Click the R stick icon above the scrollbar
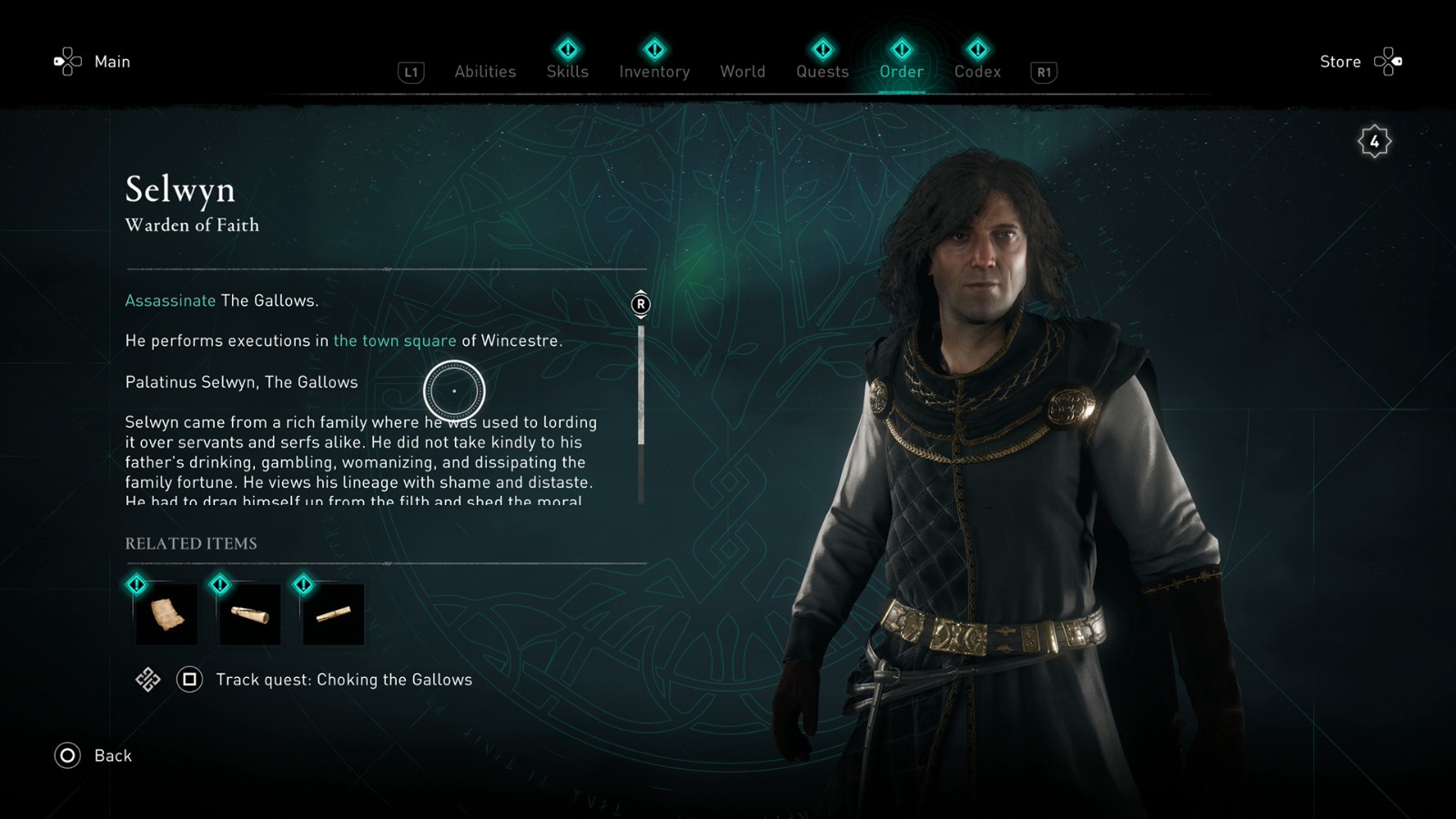1456x819 pixels. click(x=640, y=305)
